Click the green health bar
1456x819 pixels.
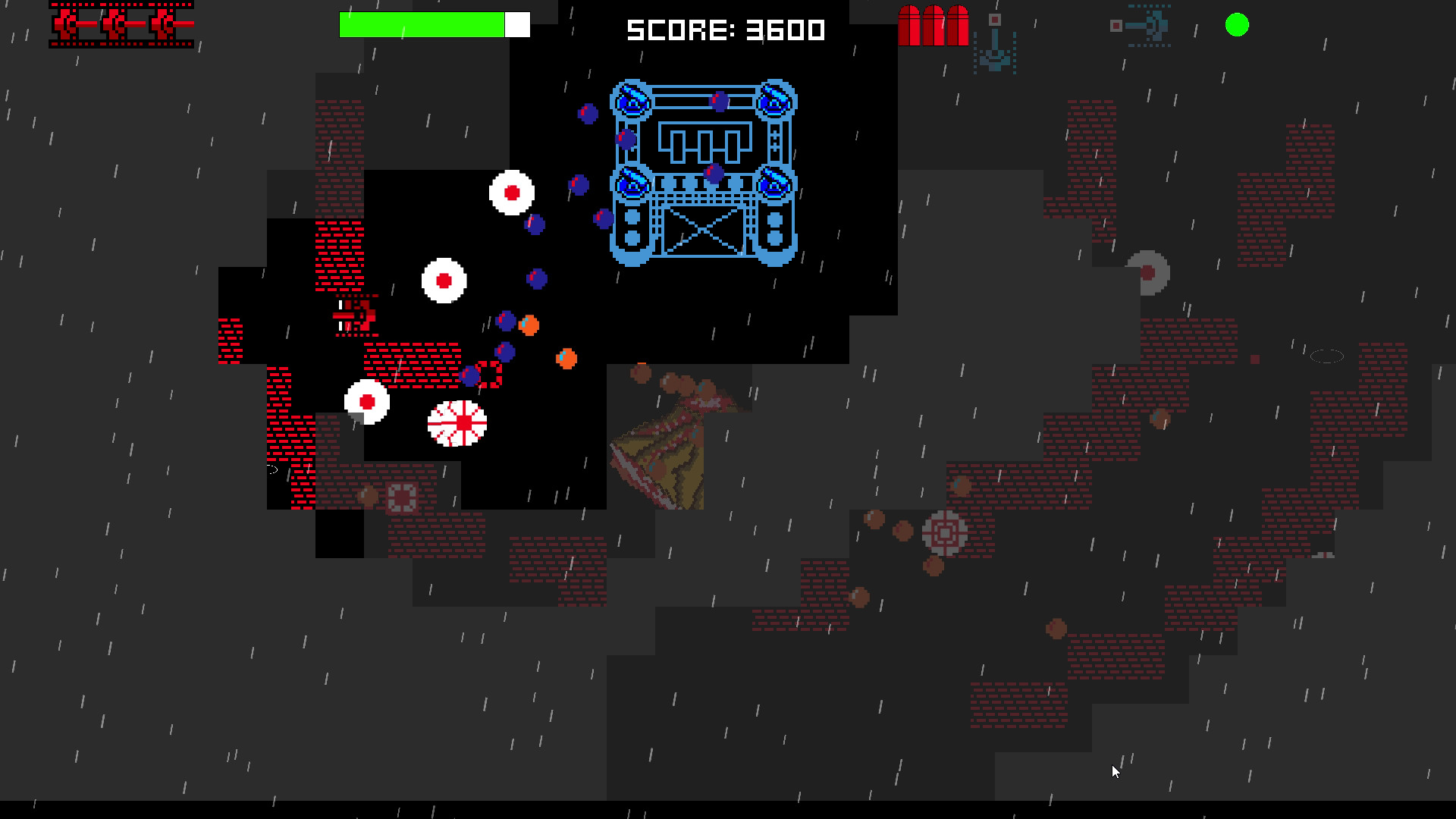421,24
